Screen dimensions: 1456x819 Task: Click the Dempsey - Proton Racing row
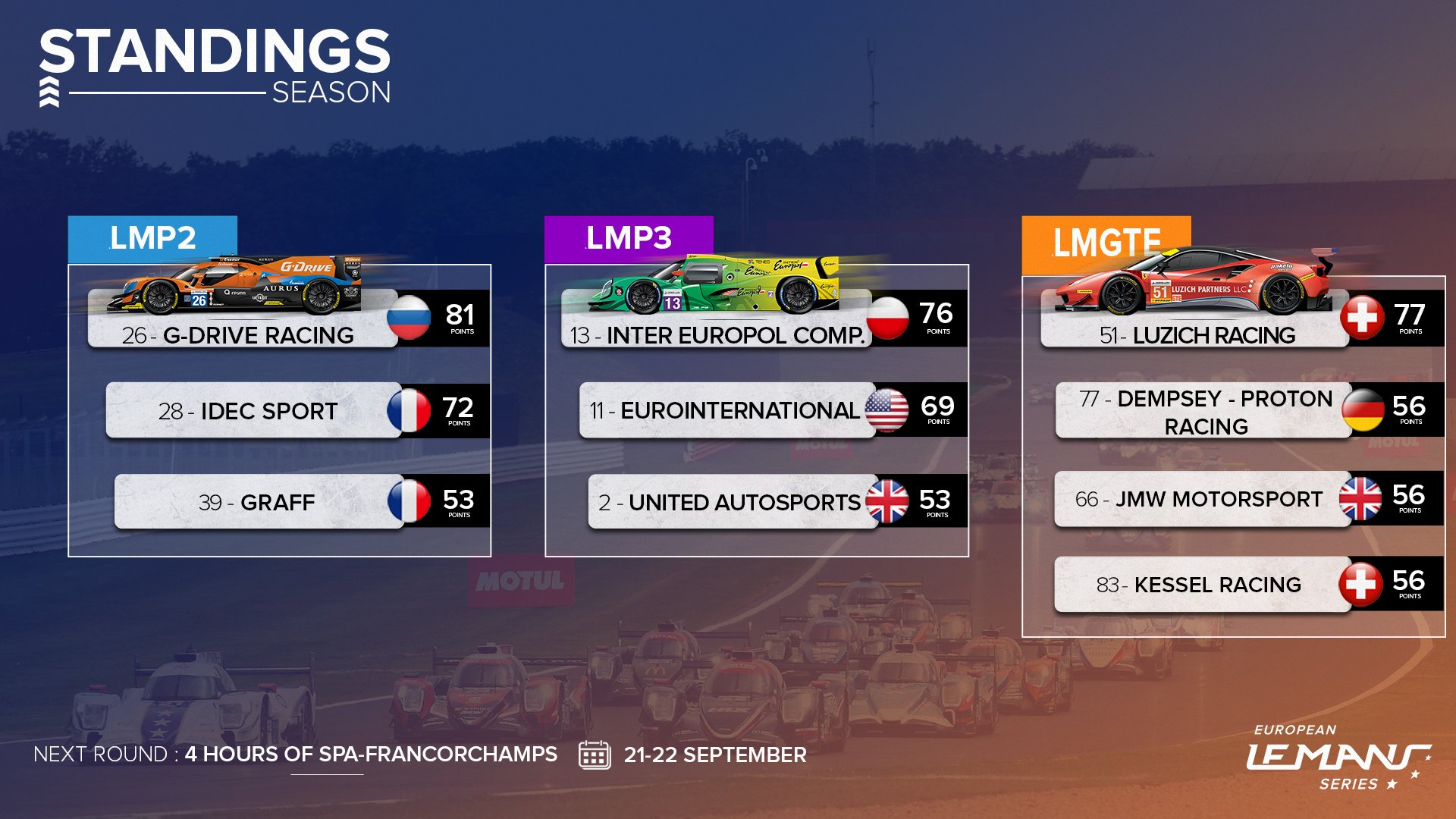tap(1204, 412)
